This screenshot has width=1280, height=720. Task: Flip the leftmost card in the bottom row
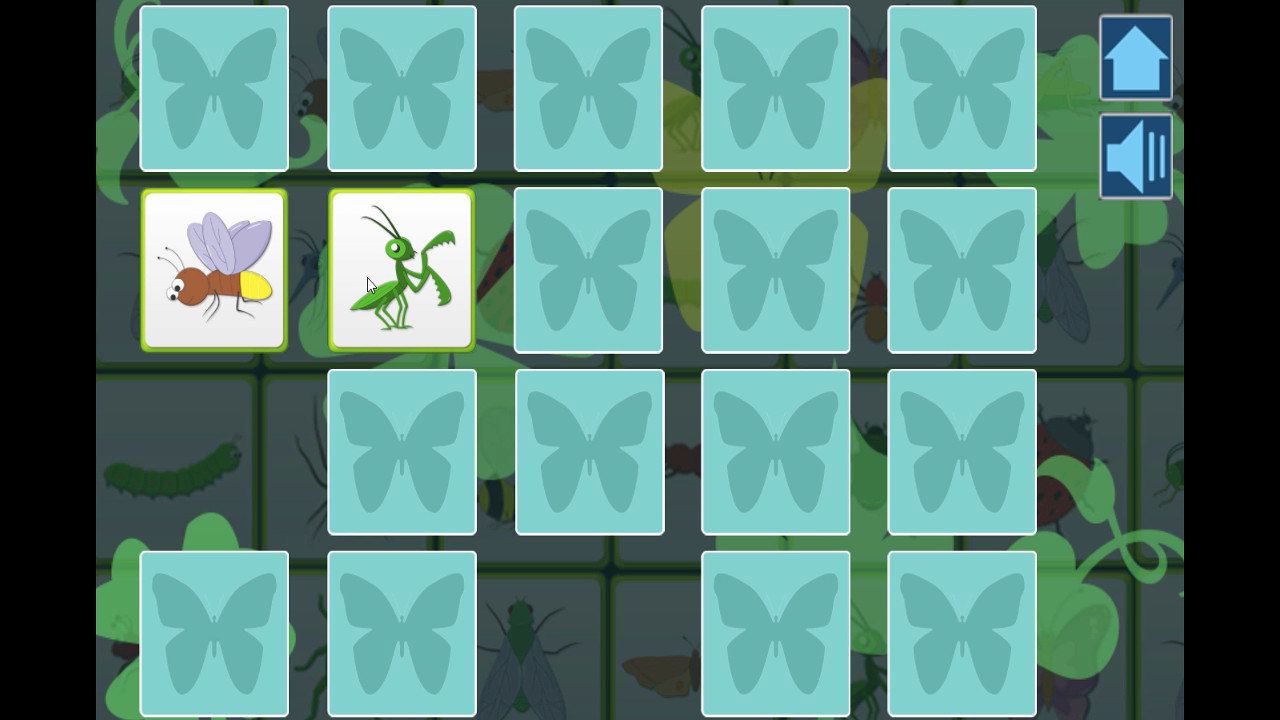coord(214,633)
